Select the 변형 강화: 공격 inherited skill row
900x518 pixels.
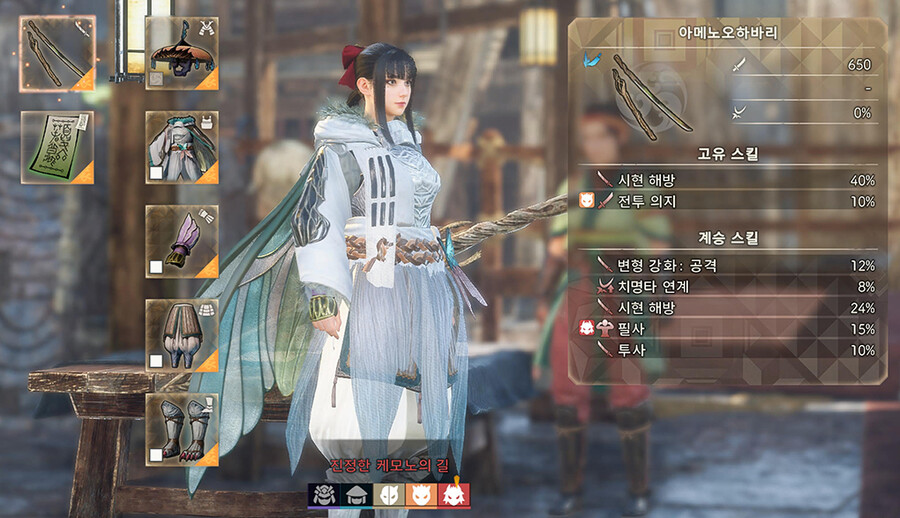(x=727, y=266)
